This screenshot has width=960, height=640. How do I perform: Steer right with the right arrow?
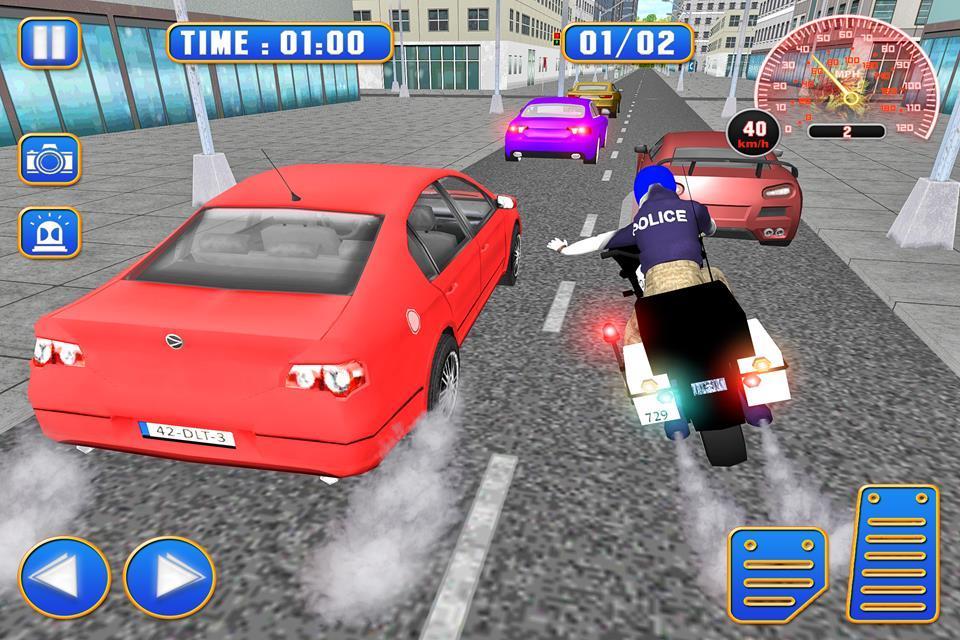click(169, 577)
